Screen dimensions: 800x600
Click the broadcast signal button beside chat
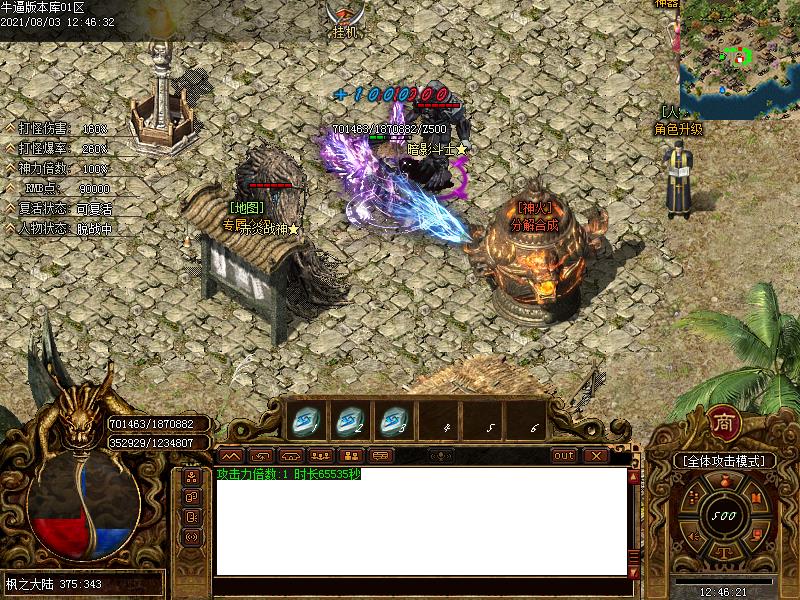pos(192,537)
